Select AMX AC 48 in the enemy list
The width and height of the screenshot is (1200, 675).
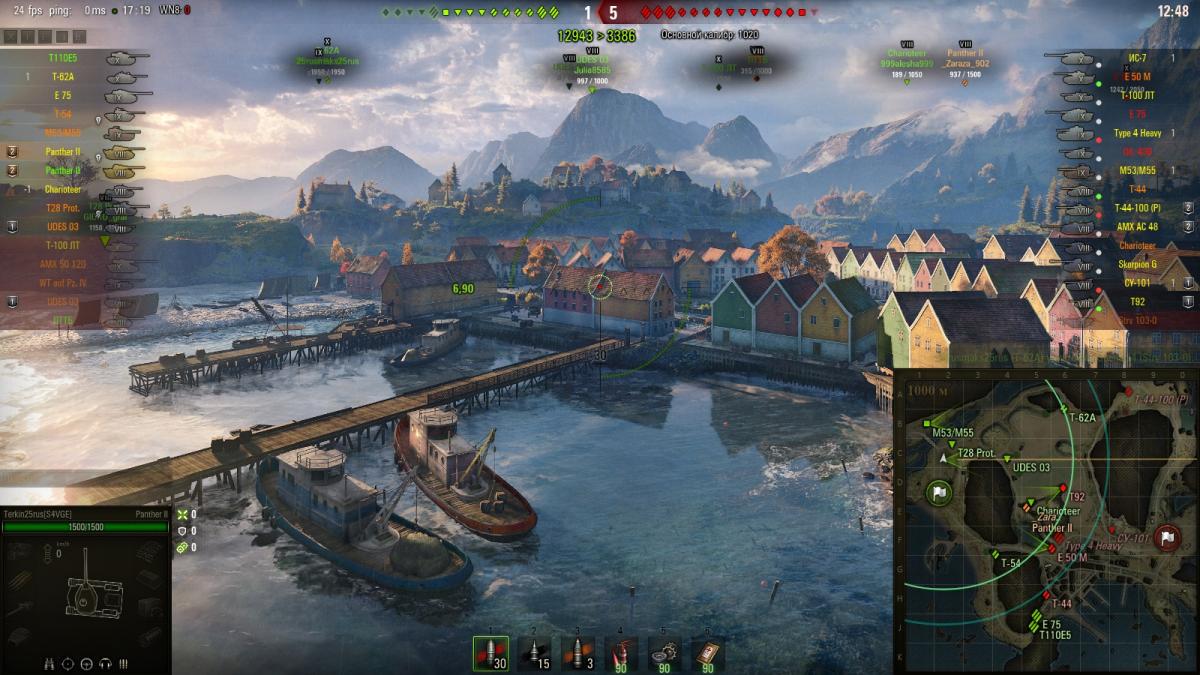1135,227
